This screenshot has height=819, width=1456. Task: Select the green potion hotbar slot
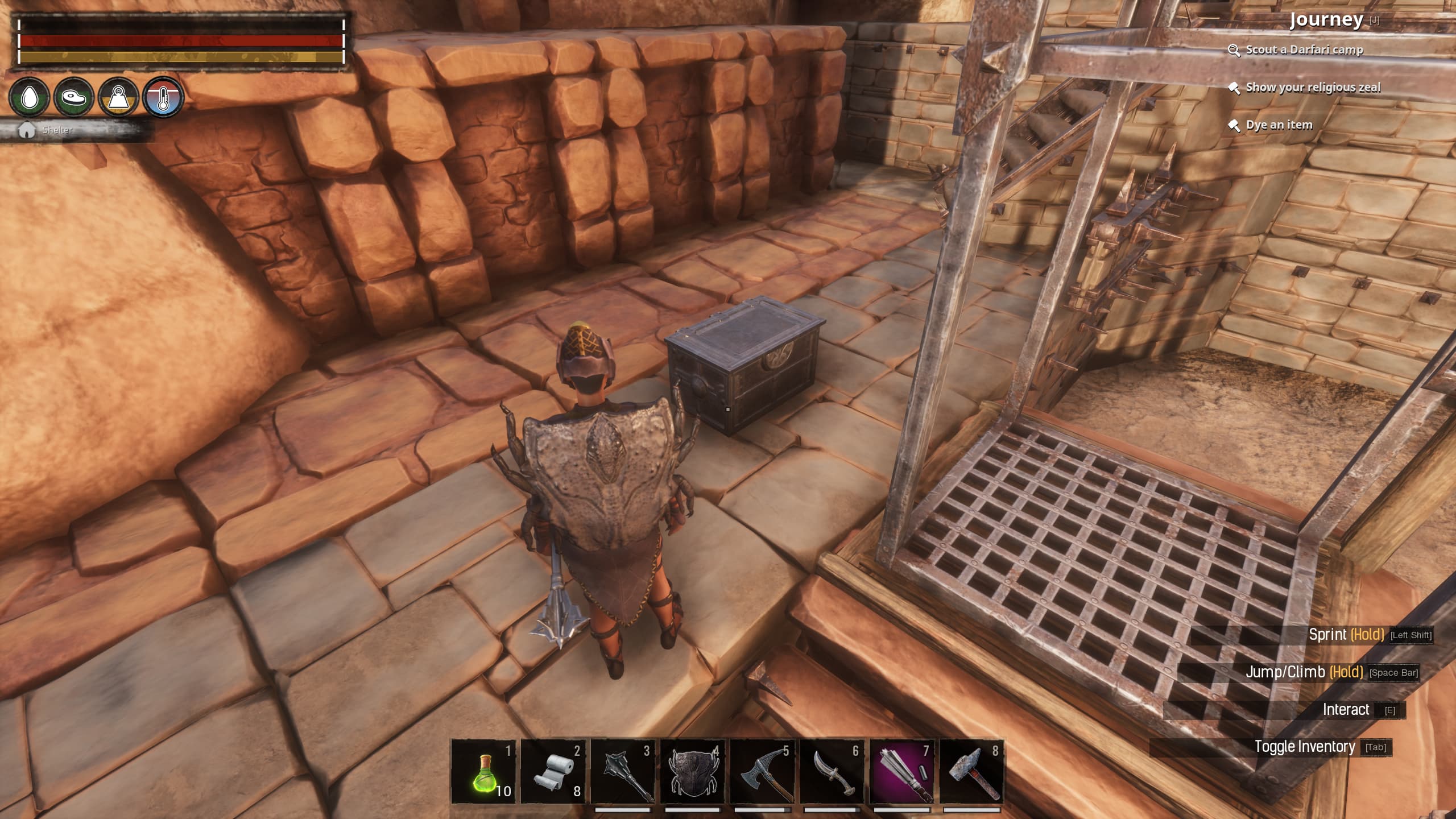click(483, 771)
